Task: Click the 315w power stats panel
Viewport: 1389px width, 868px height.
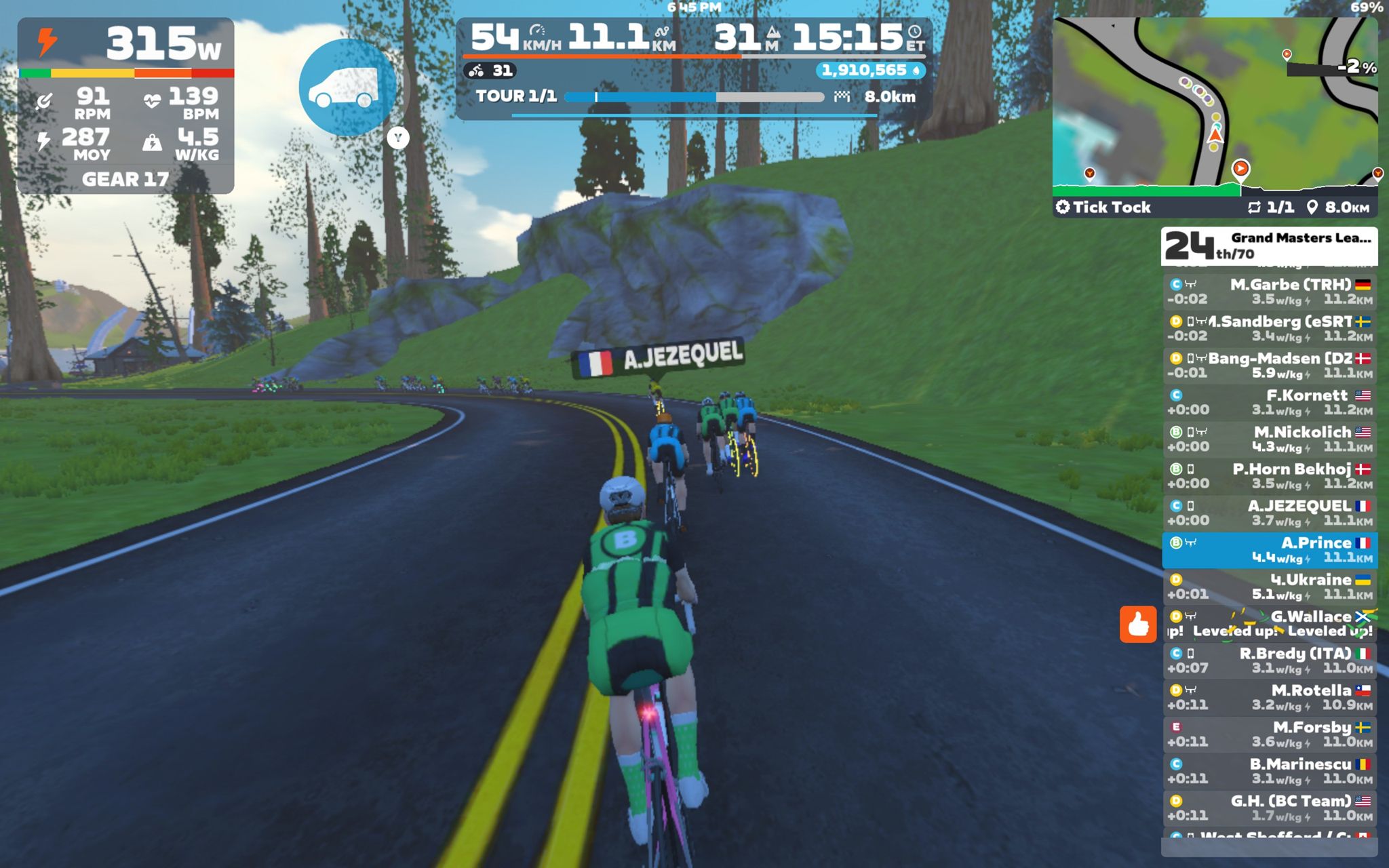Action: (x=126, y=105)
